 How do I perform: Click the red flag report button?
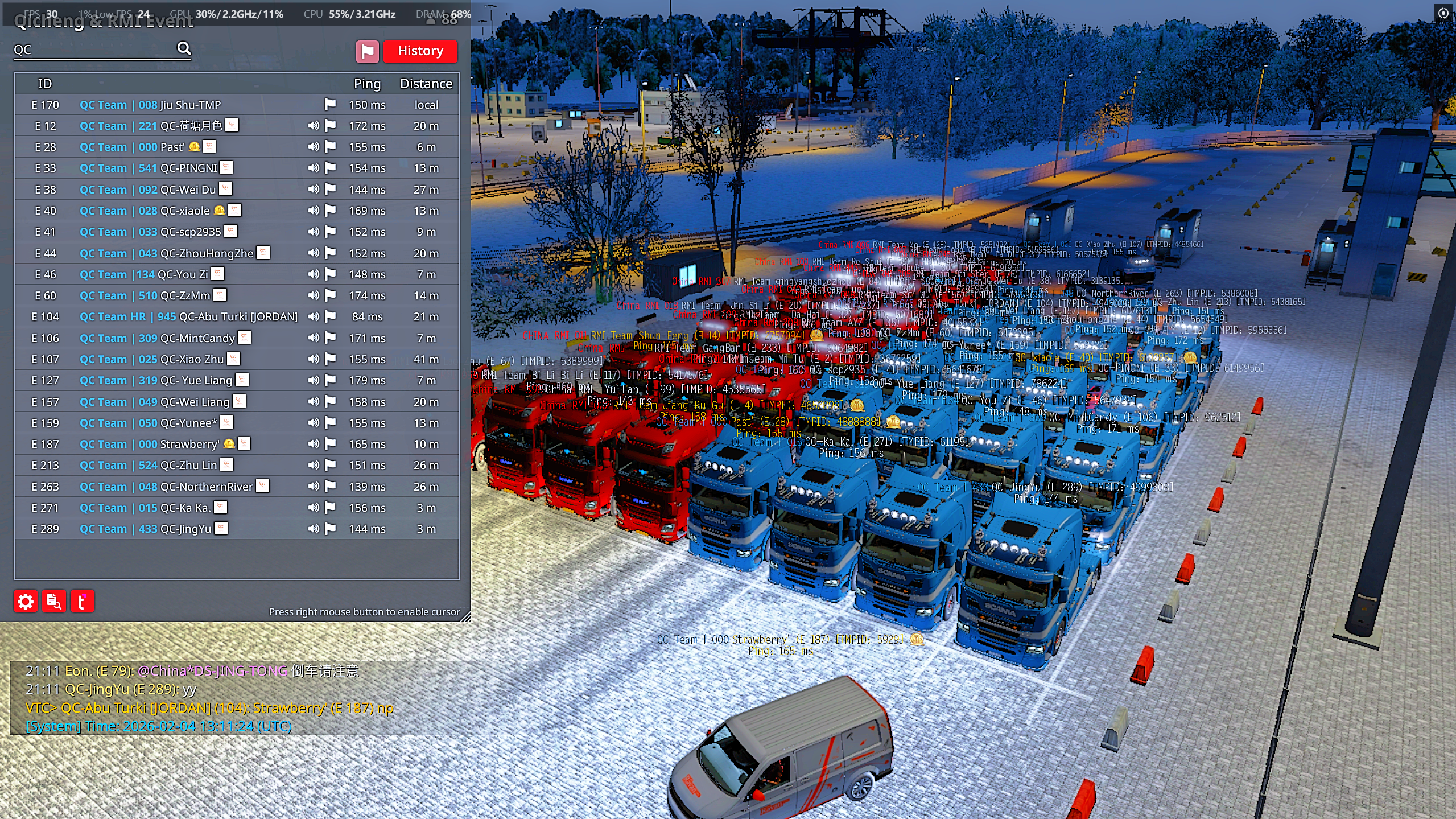(x=367, y=51)
